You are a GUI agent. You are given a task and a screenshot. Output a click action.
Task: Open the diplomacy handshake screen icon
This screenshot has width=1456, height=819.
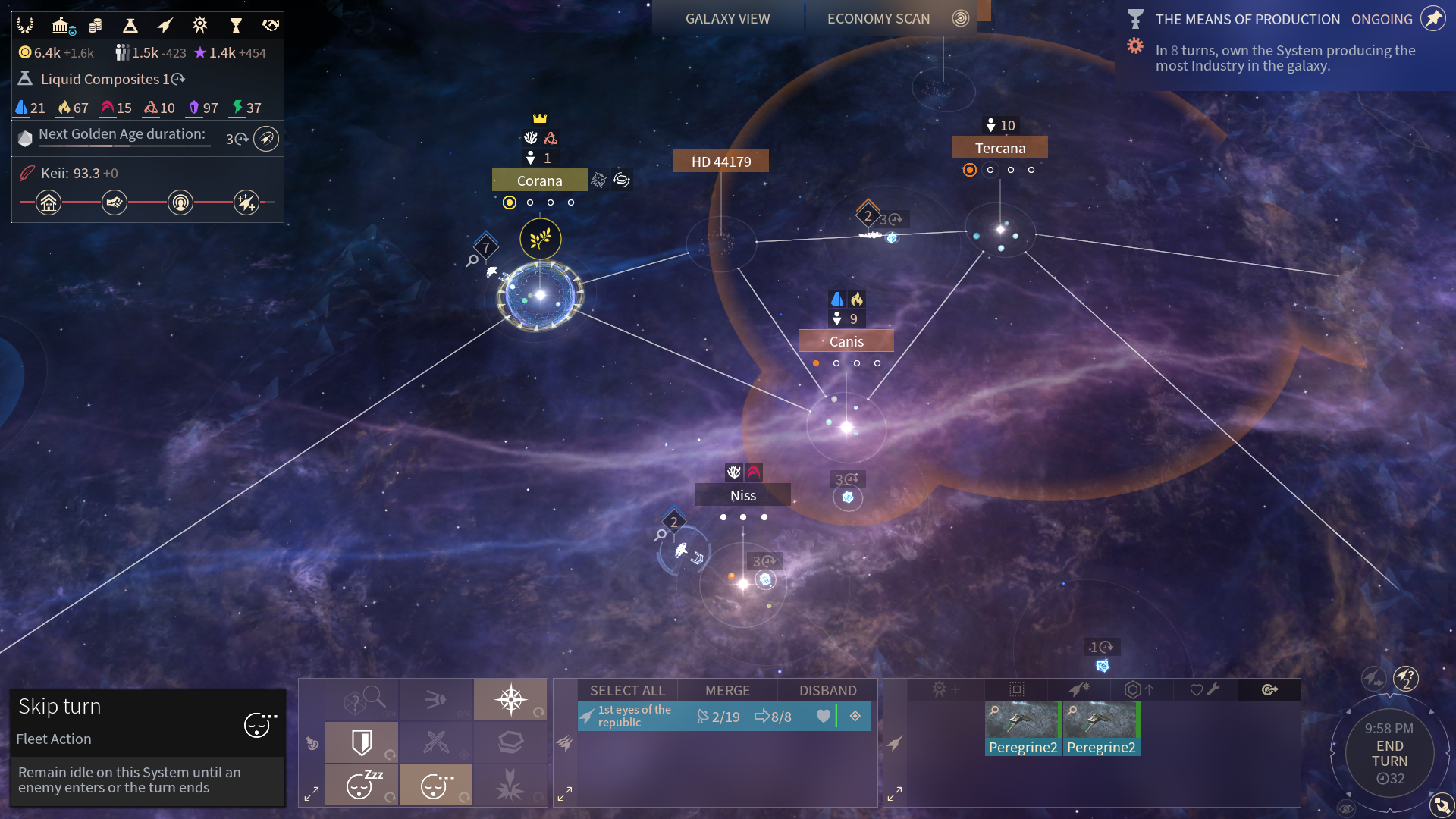(x=271, y=27)
